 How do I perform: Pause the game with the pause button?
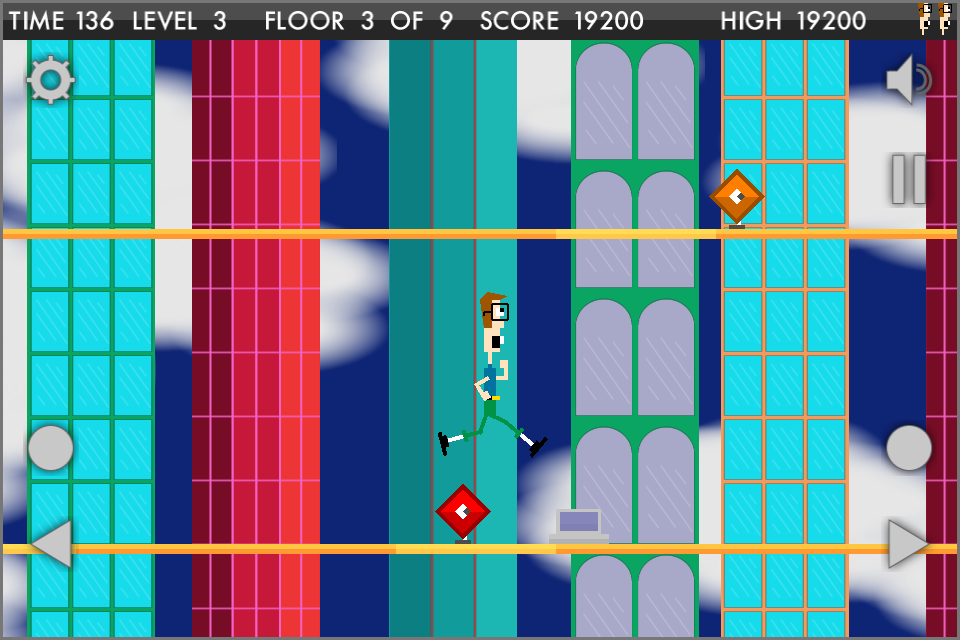coord(909,179)
